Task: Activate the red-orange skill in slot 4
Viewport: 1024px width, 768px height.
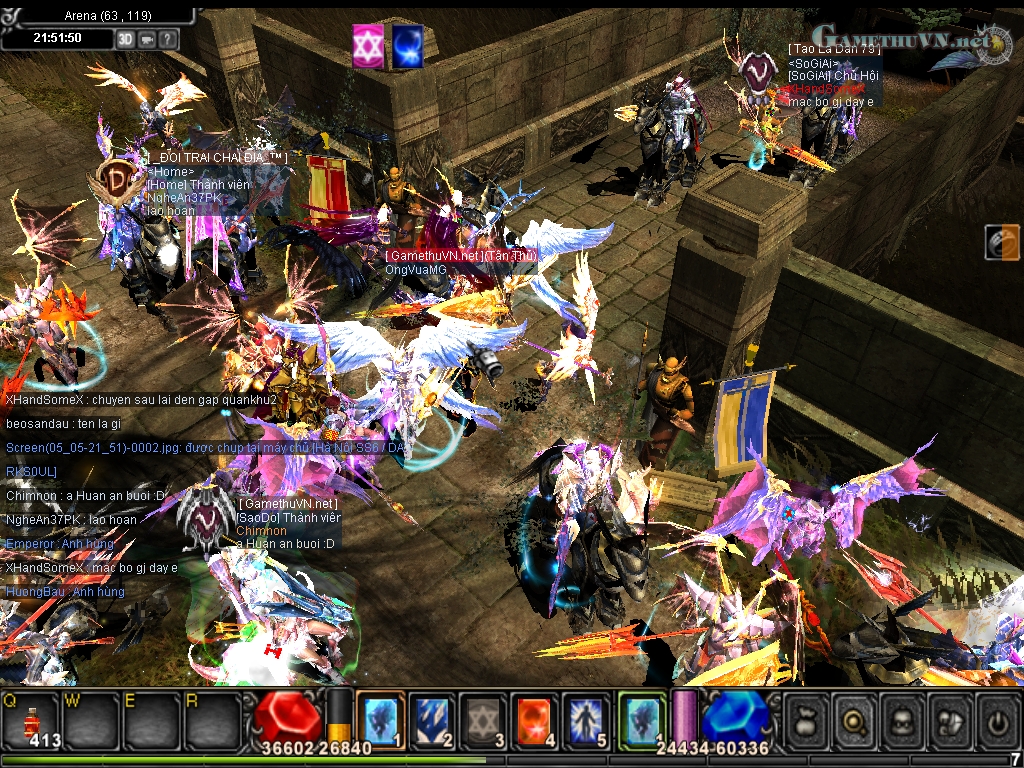Action: (x=536, y=718)
